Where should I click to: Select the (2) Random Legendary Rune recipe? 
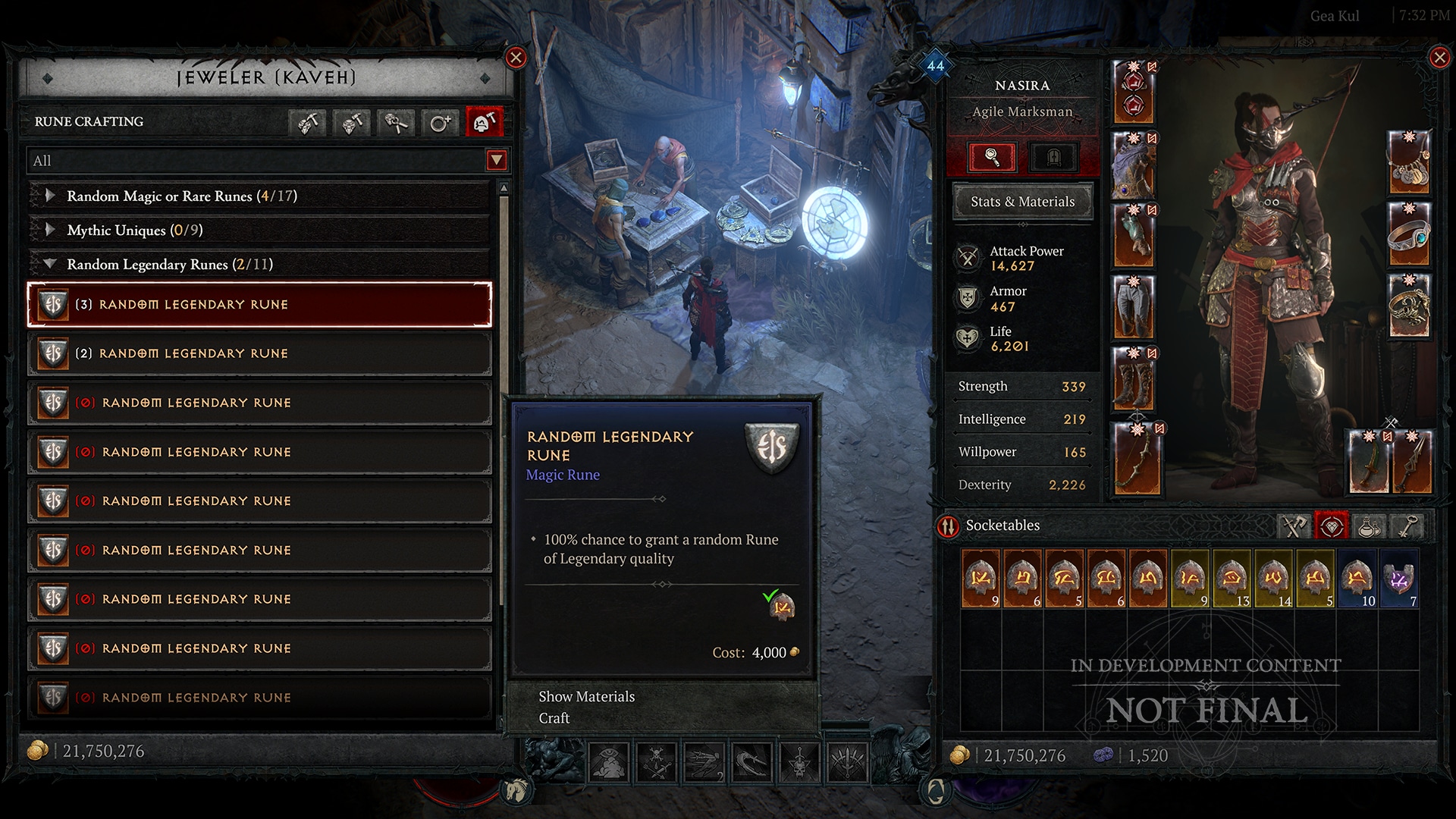coord(259,354)
